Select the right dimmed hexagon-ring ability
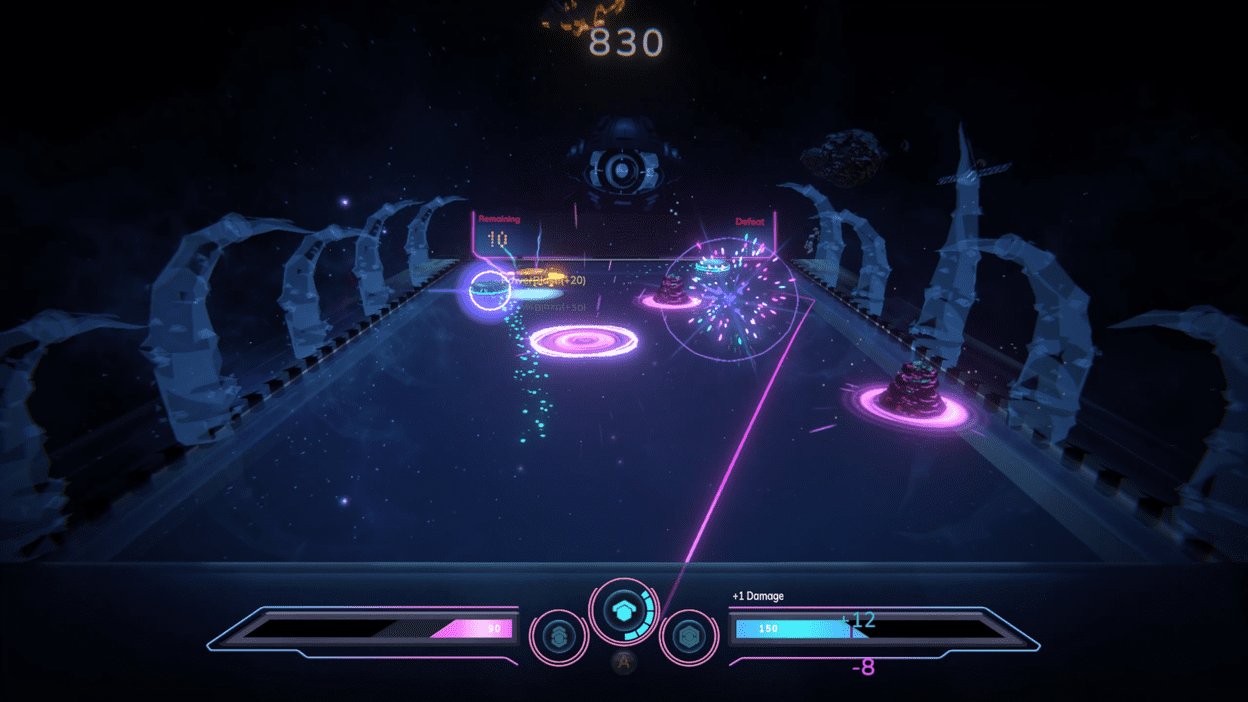Viewport: 1248px width, 702px height. 689,637
